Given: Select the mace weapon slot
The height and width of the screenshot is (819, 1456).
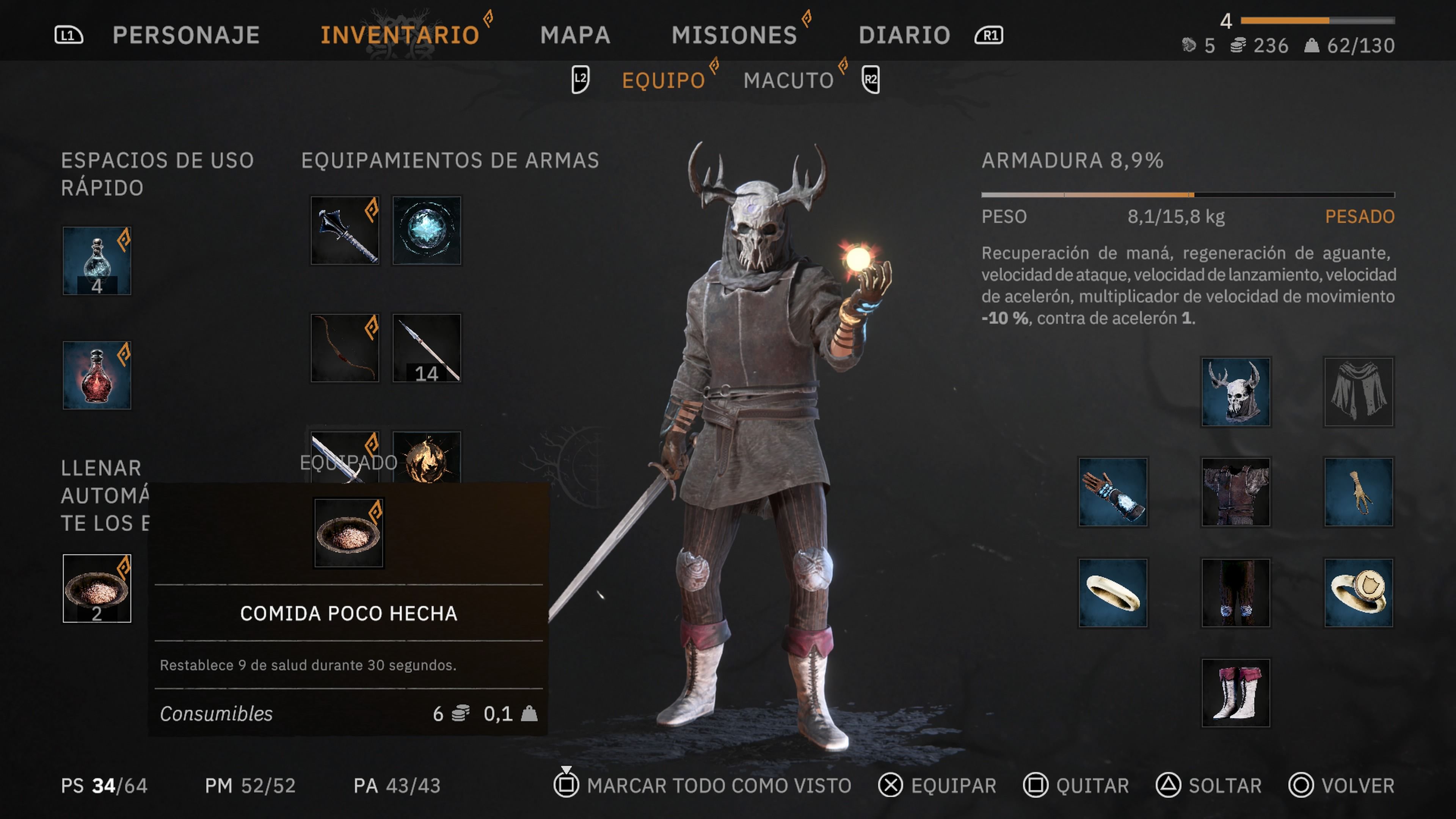Looking at the screenshot, I should tap(345, 230).
